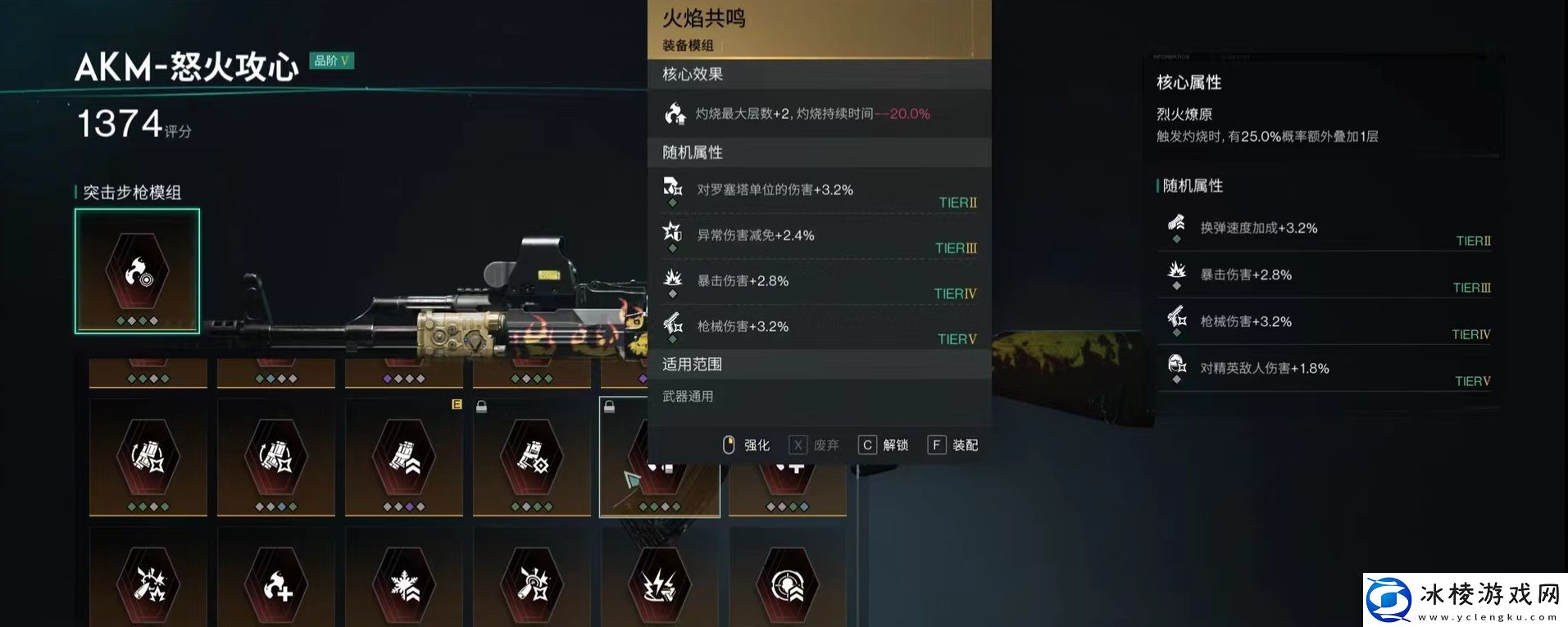This screenshot has height=627, width=1568.
Task: Select the bullet burst module icon
Action: point(148,584)
